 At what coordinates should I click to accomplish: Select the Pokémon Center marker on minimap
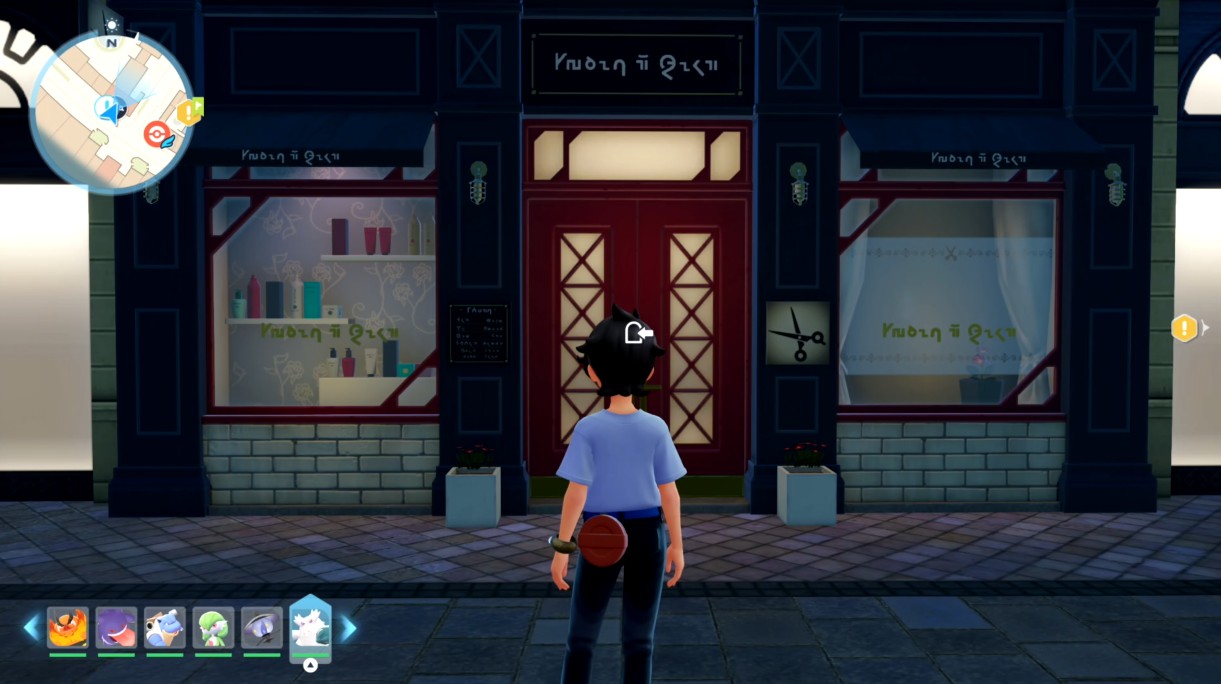click(157, 134)
